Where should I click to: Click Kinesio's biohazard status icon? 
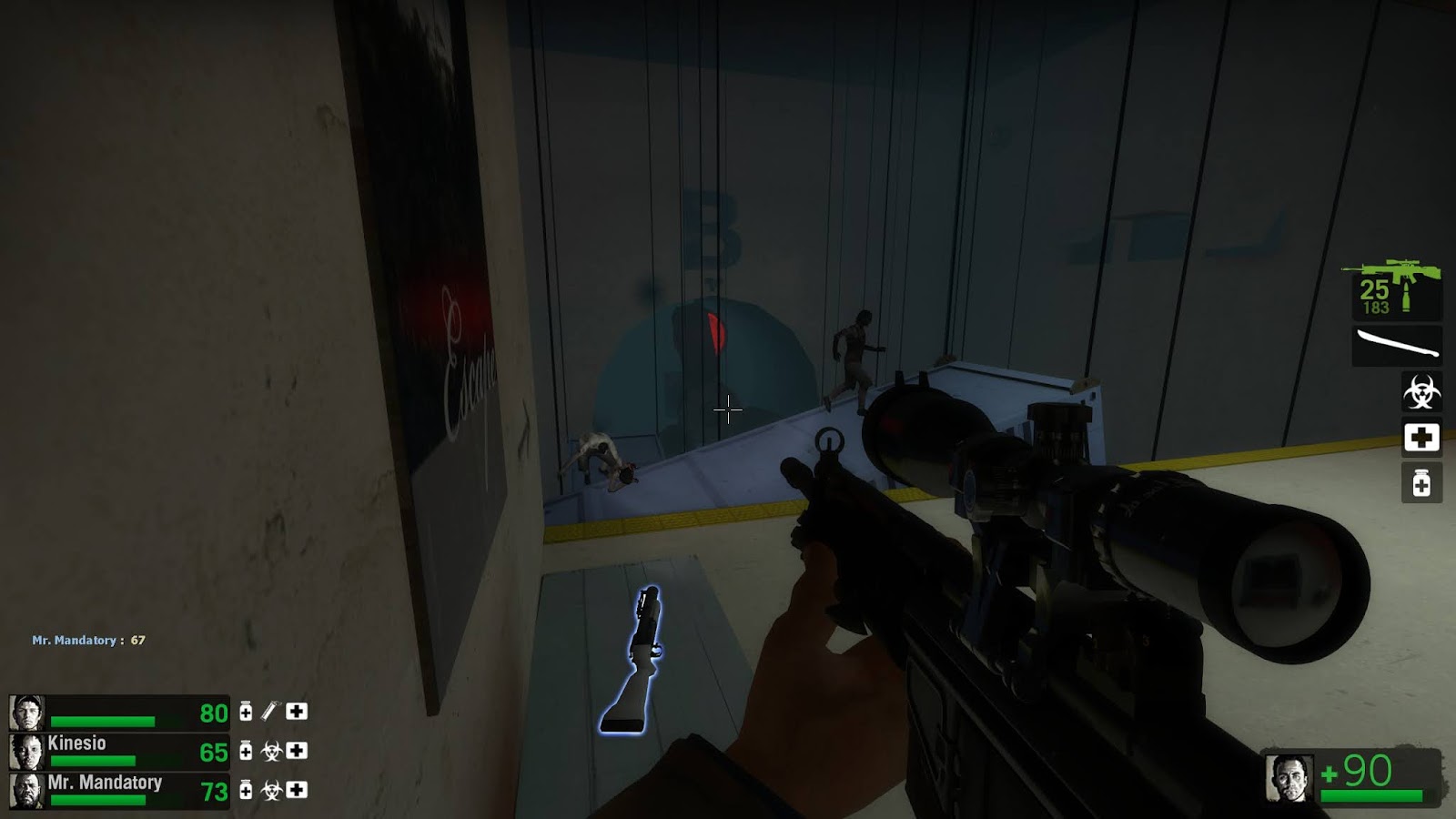click(270, 752)
